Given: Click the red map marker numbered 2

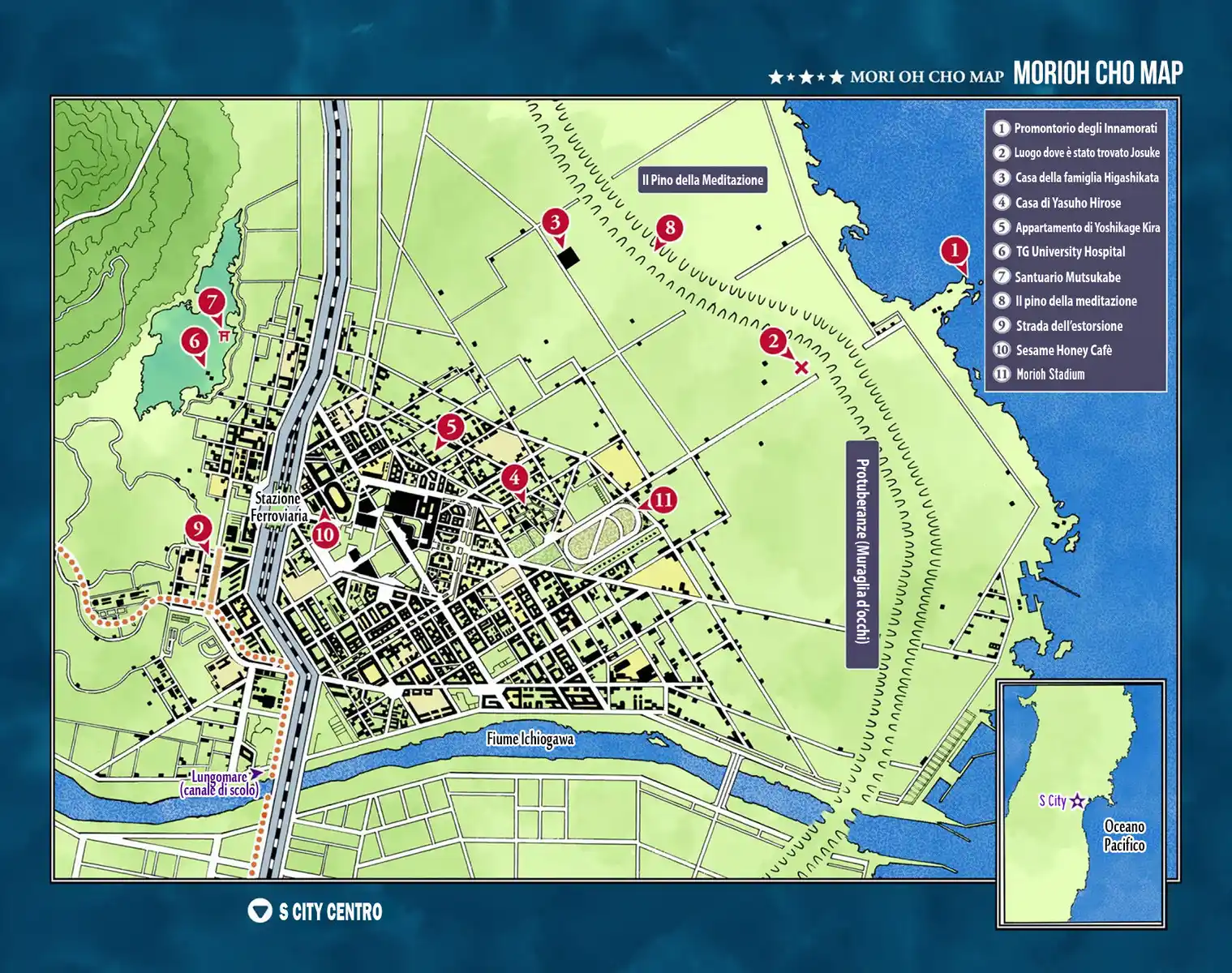Looking at the screenshot, I should coord(773,341).
